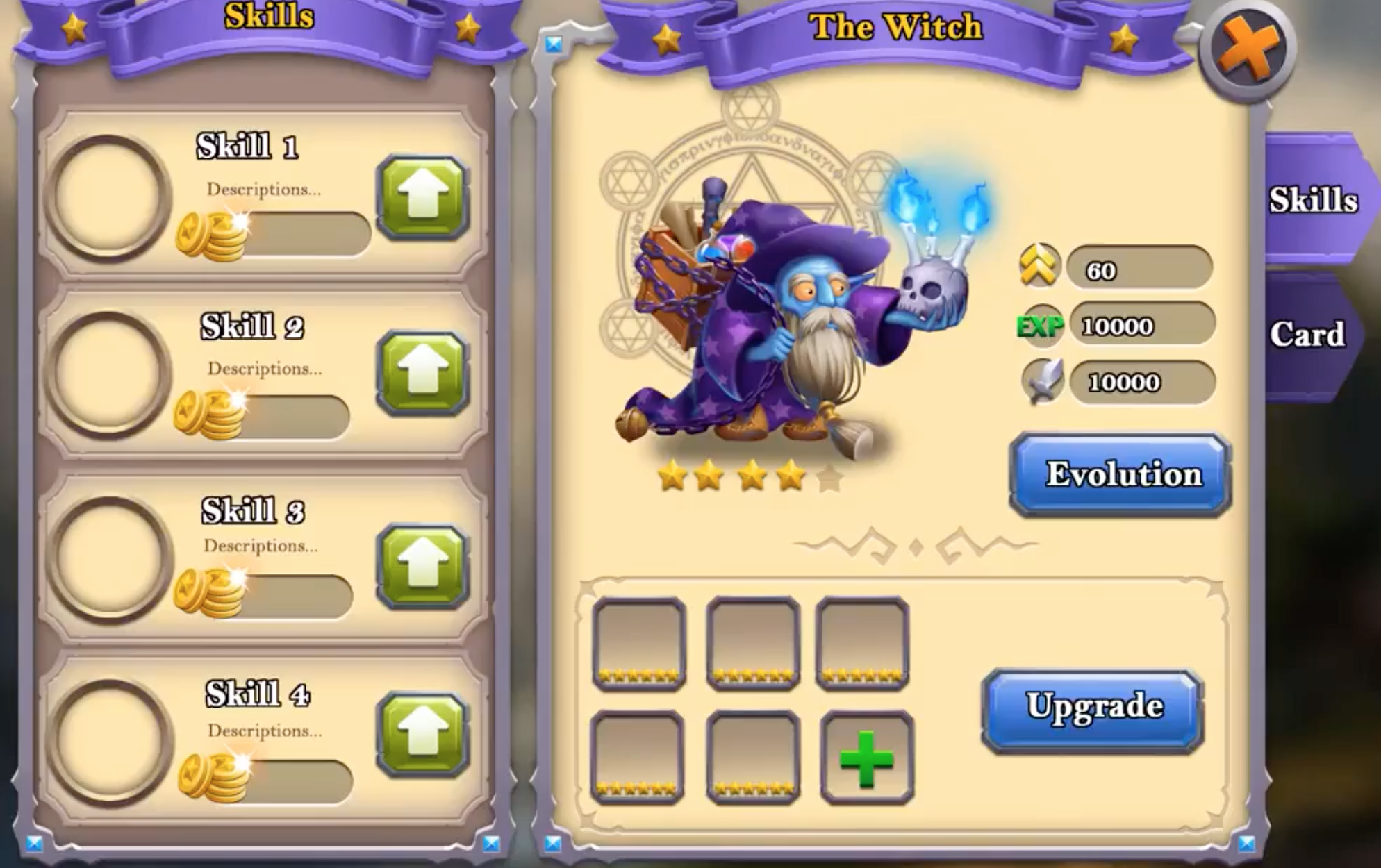1381x868 pixels.
Task: Upgrade Skill 2 with green arrow
Action: click(422, 374)
